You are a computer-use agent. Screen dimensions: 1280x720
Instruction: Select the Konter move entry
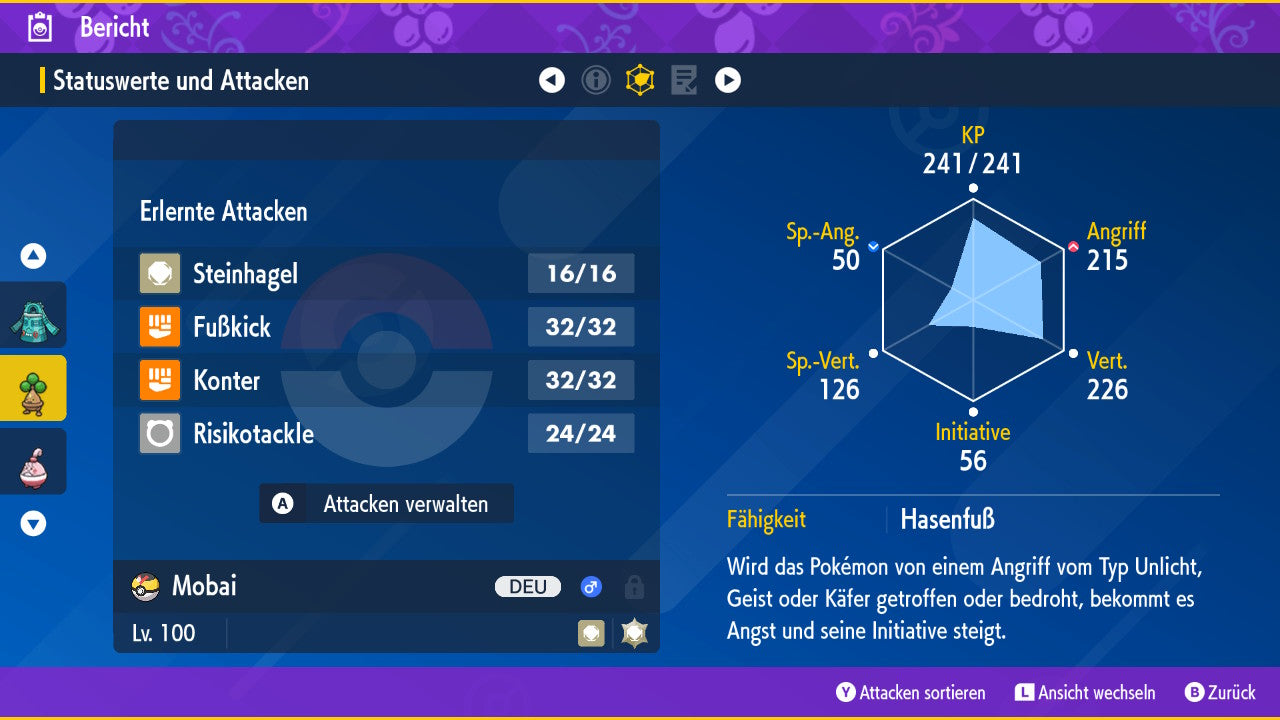pyautogui.click(x=386, y=380)
